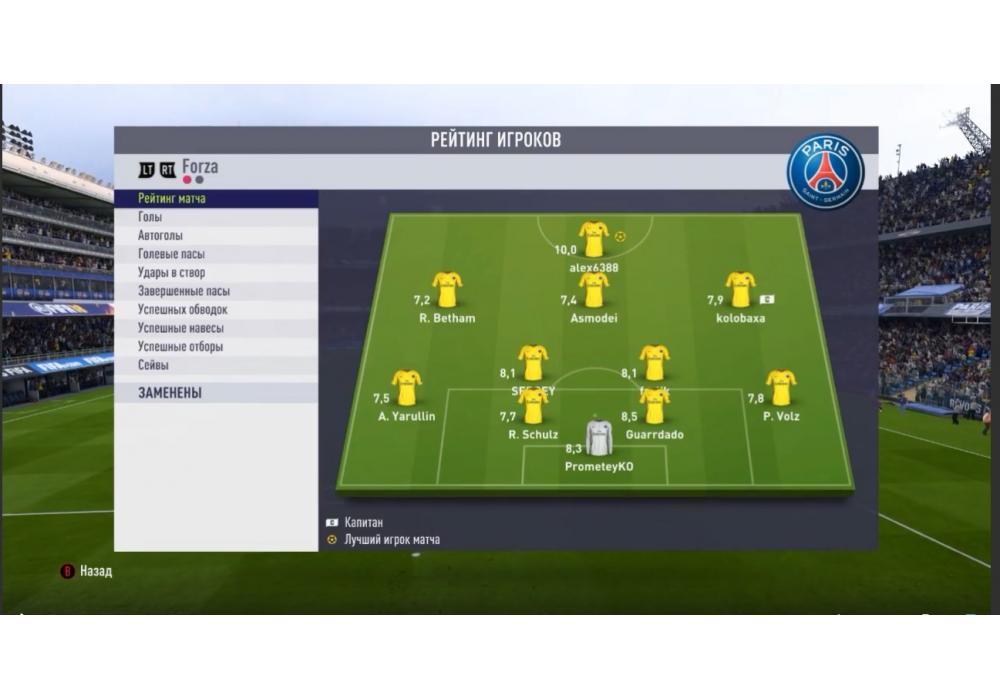Show the Голевые пасы stat
Image resolution: width=1000 pixels, height=700 pixels.
(171, 254)
